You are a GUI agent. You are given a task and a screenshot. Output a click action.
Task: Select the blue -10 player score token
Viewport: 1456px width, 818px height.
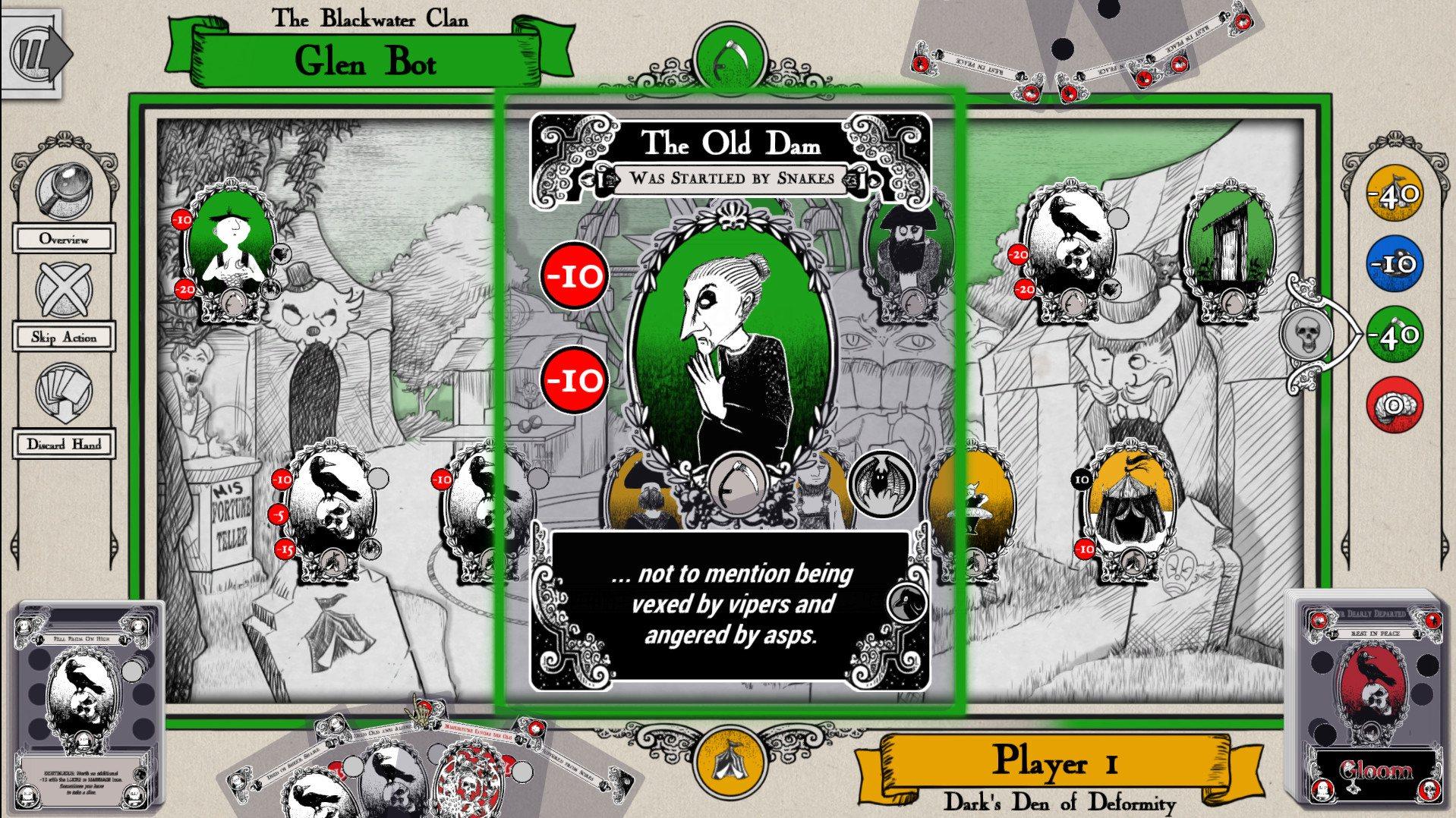(x=1393, y=264)
